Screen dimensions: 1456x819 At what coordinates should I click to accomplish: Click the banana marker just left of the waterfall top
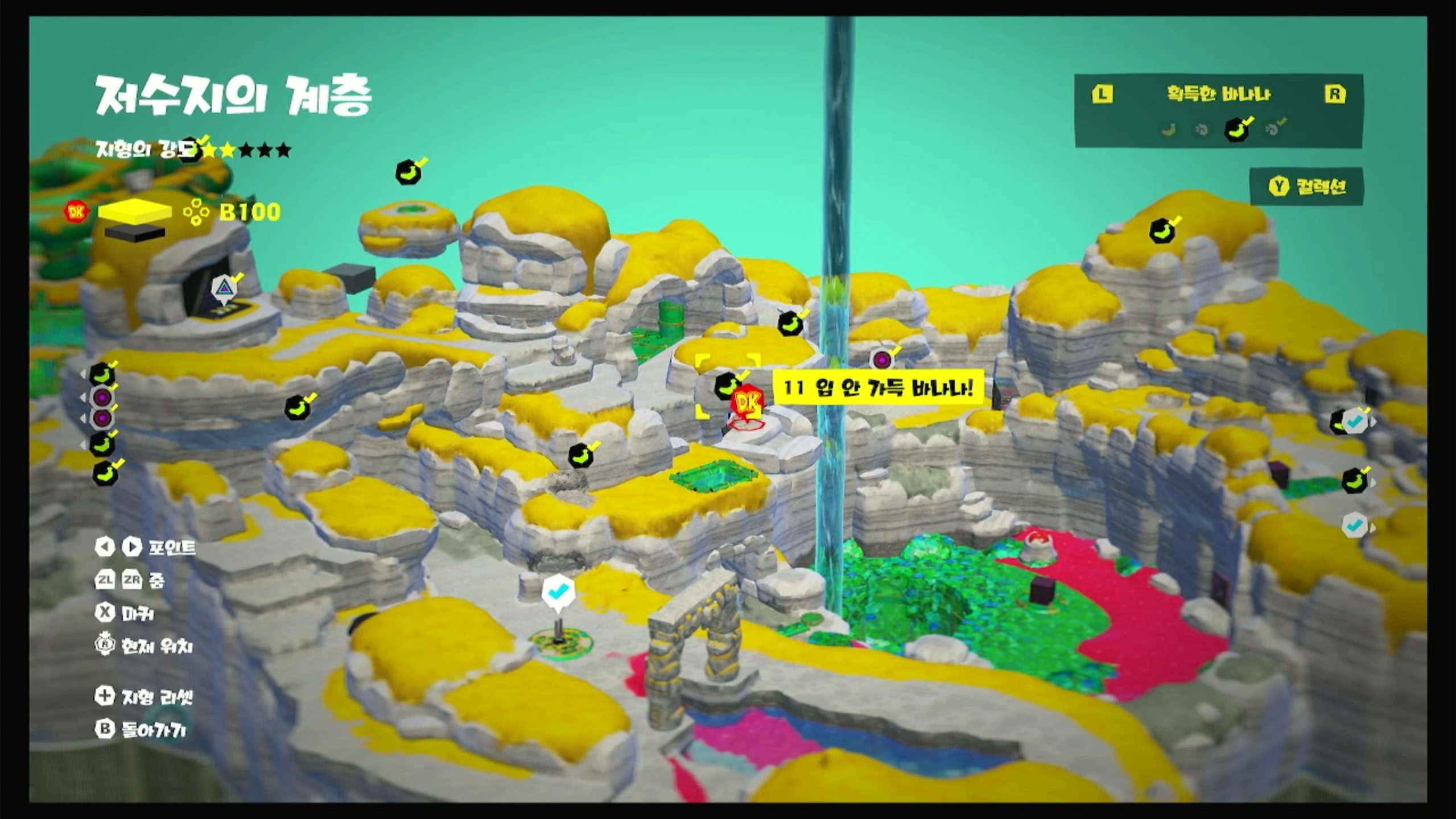tap(790, 324)
